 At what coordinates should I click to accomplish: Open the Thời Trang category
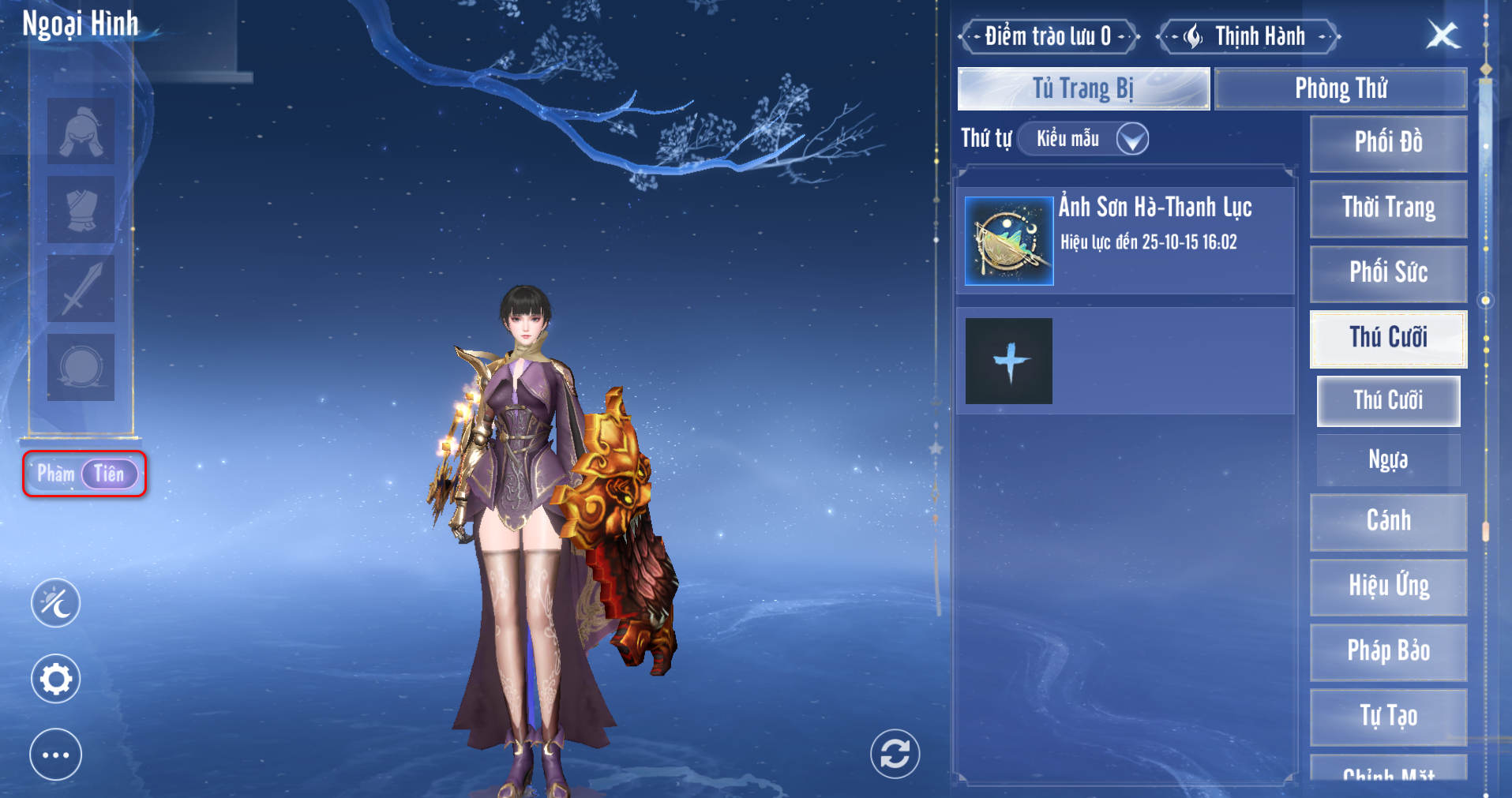(x=1388, y=208)
